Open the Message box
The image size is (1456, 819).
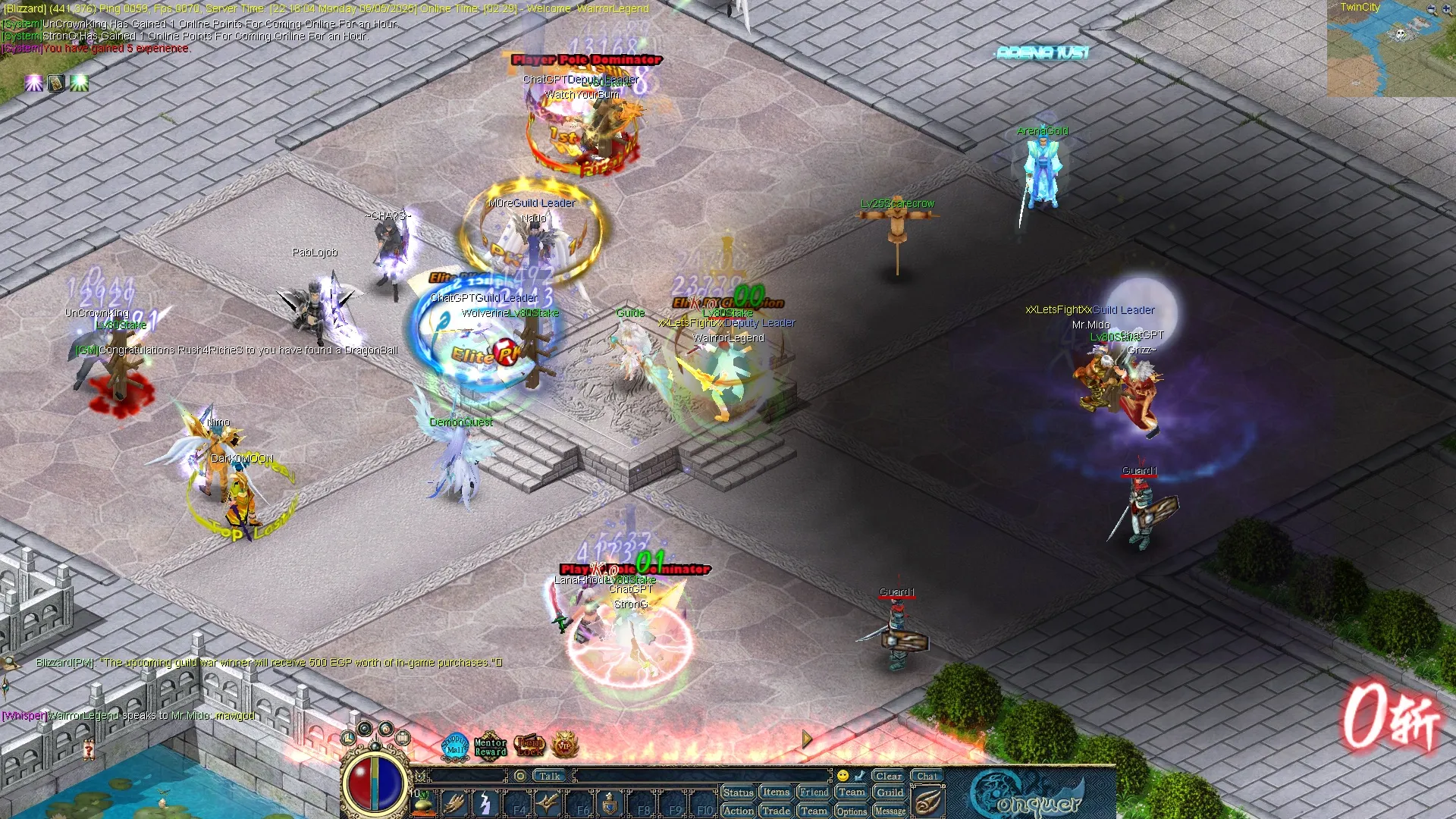tap(890, 811)
